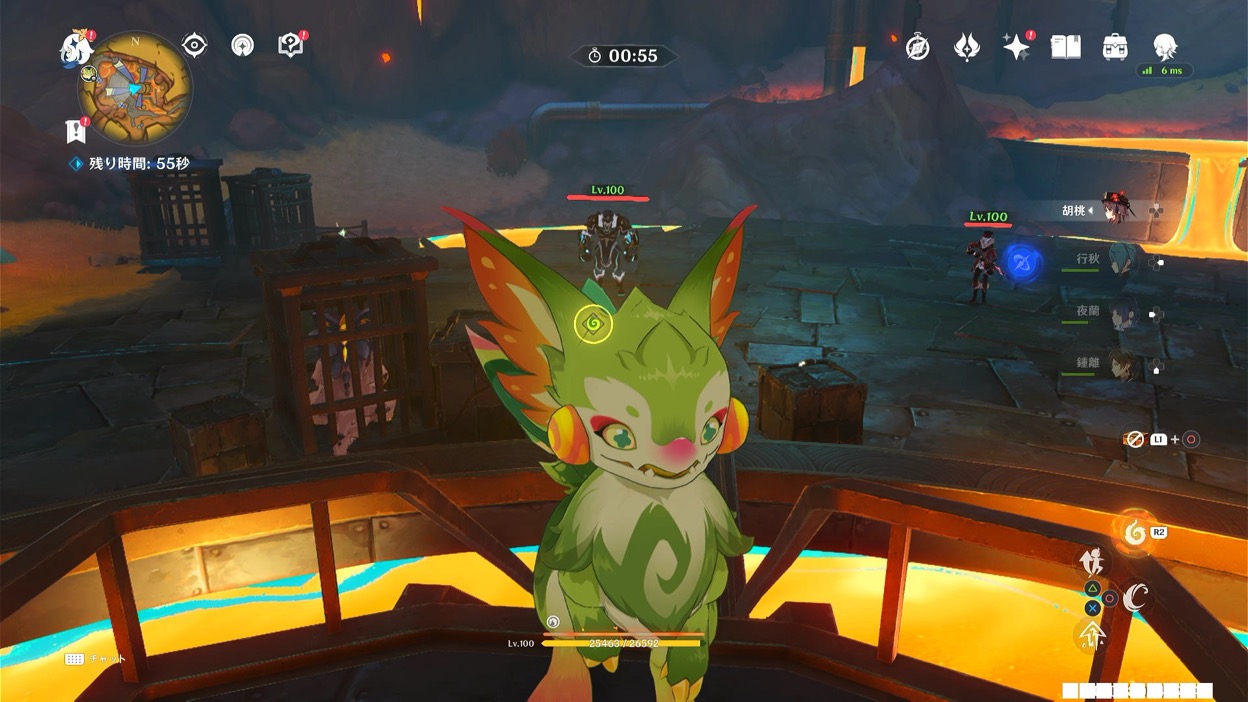Tap the crossed-out circle transformation cancel icon
The height and width of the screenshot is (702, 1248).
[1134, 439]
